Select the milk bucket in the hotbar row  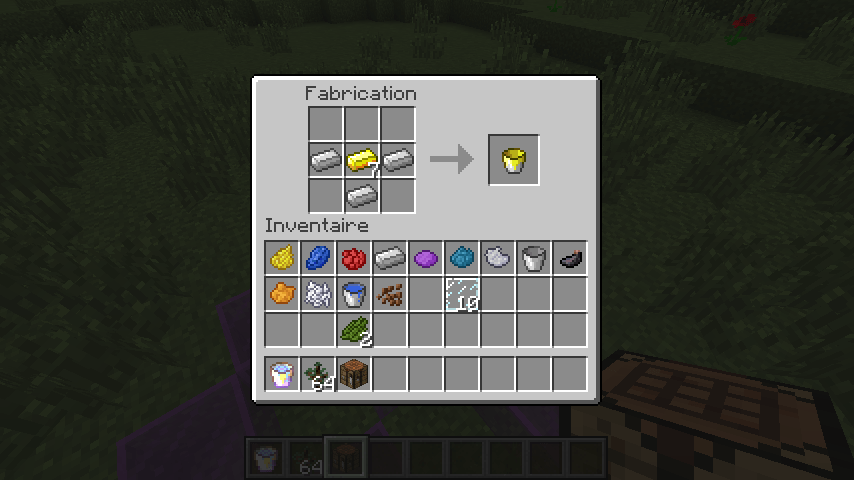(282, 375)
